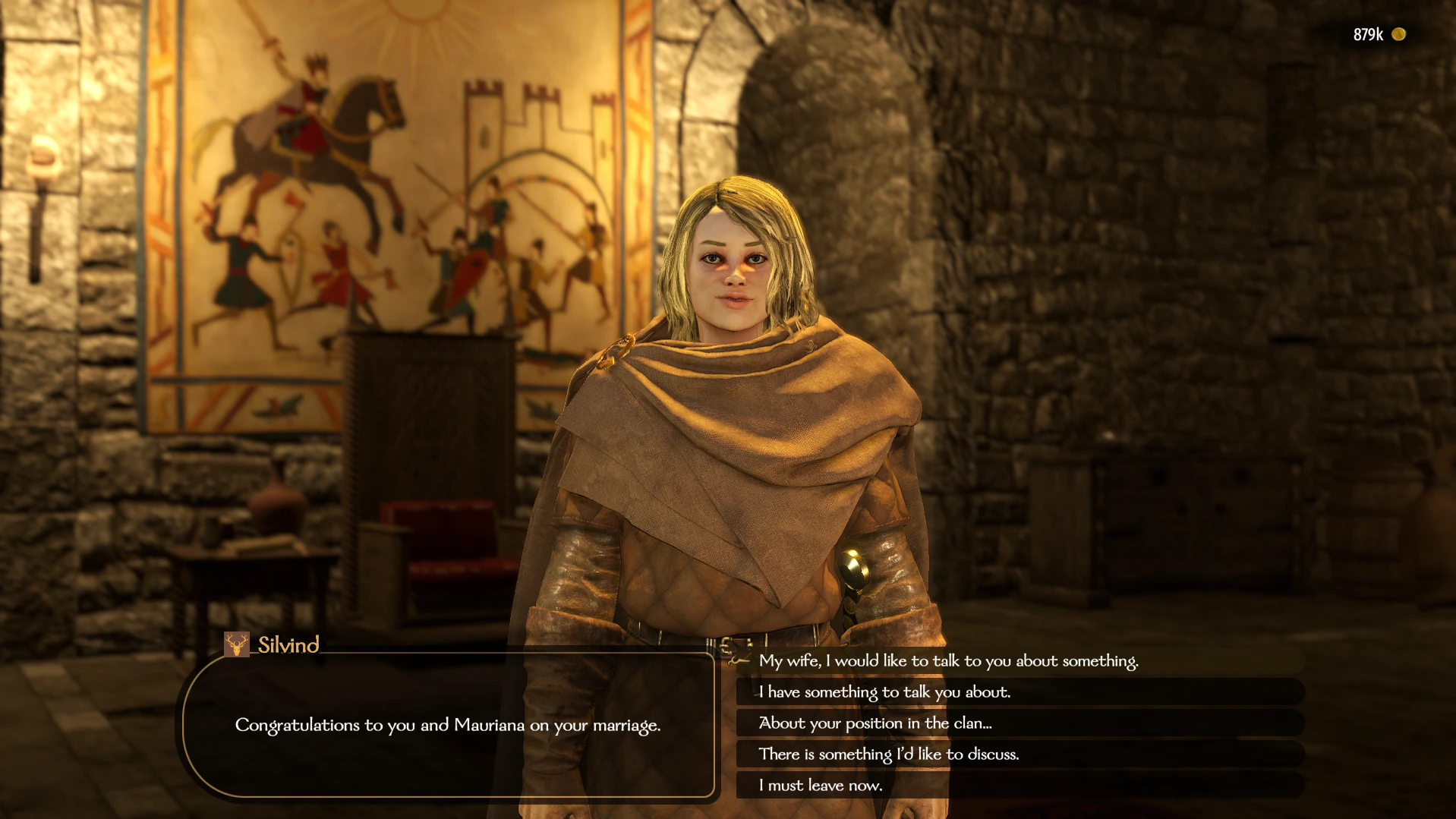Viewport: 1456px width, 819px height.
Task: Click the hook icon before the first dialogue option
Action: click(733, 661)
